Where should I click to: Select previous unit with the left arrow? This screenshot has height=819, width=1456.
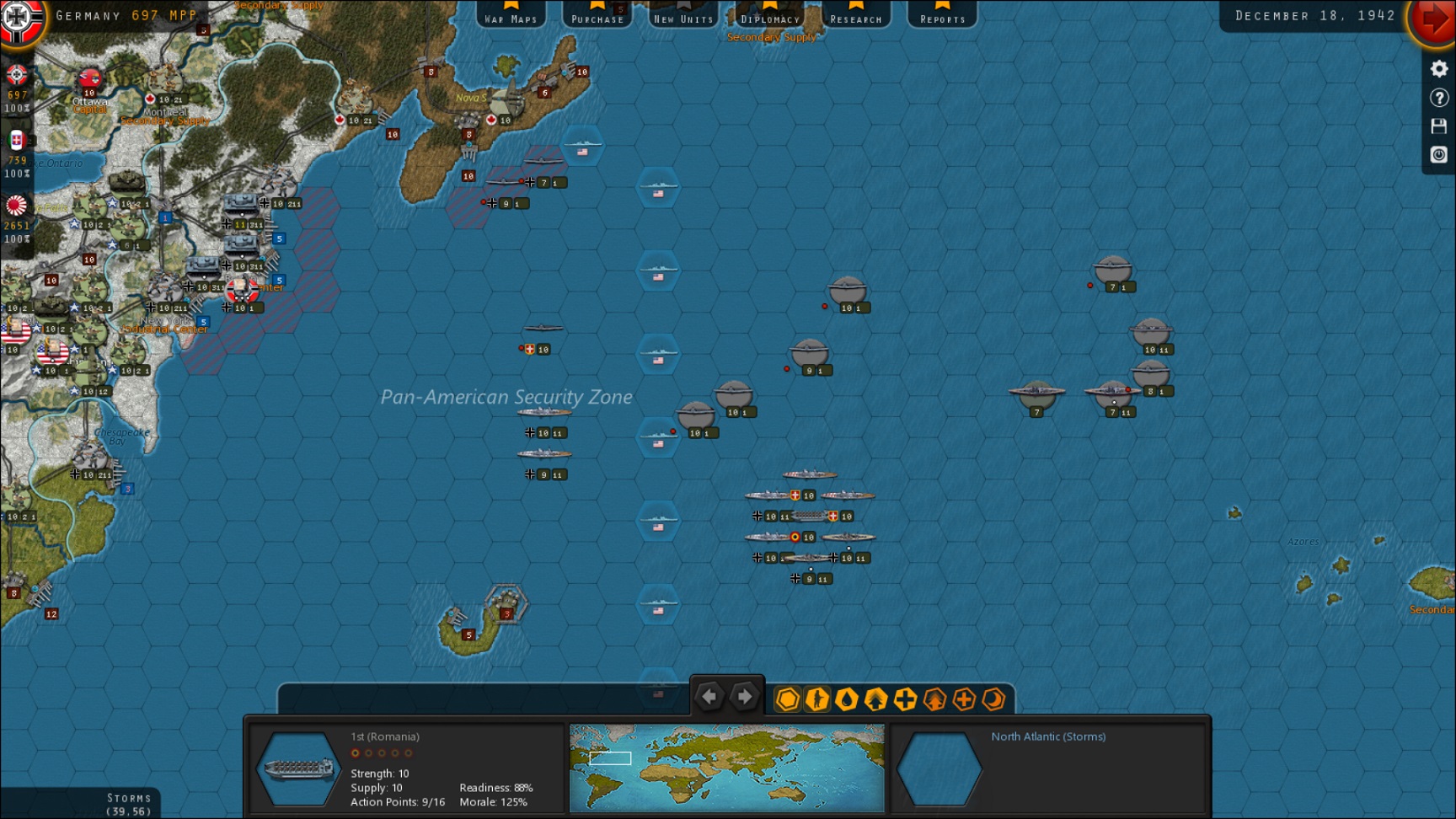point(709,697)
